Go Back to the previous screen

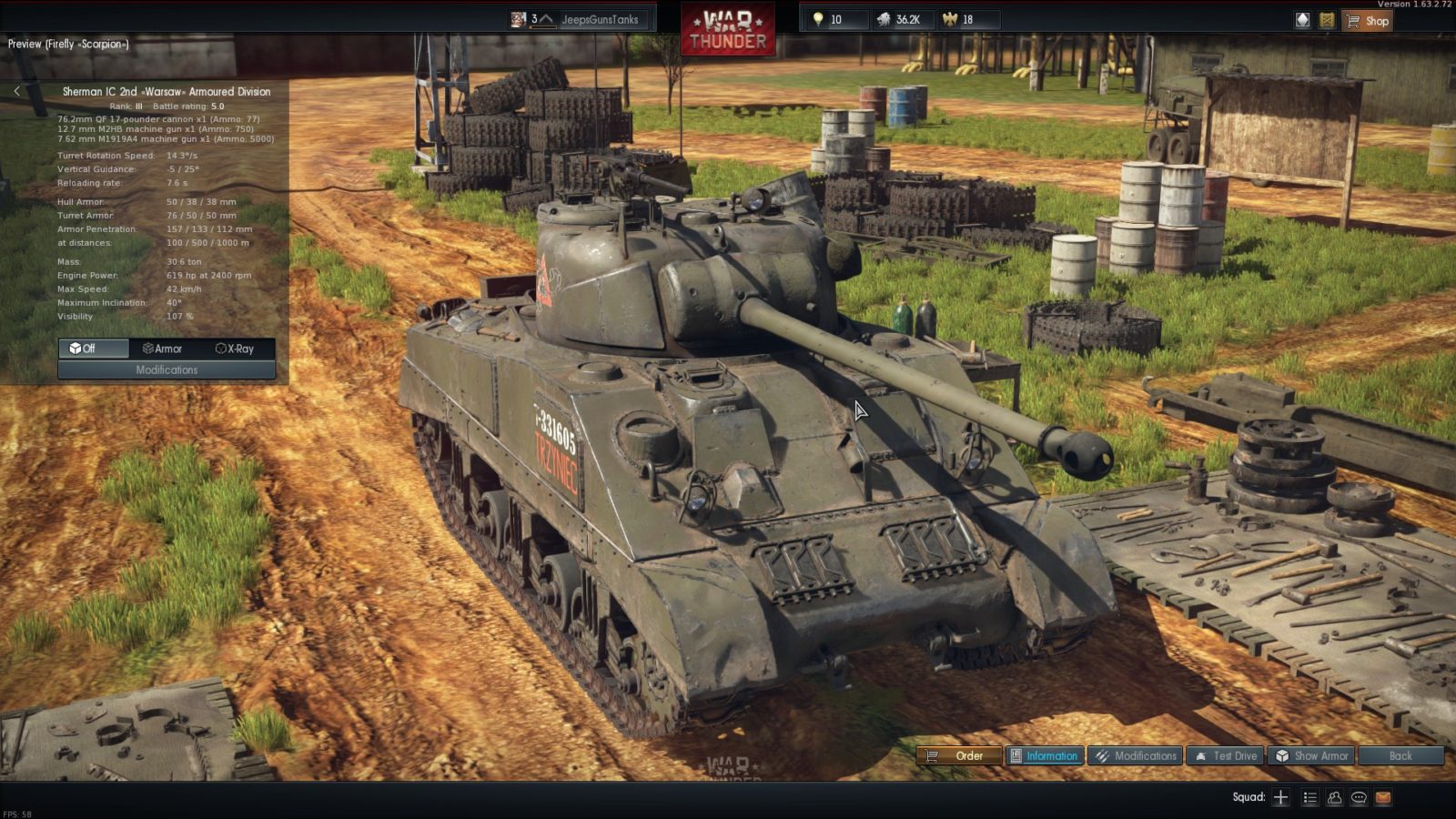1400,755
